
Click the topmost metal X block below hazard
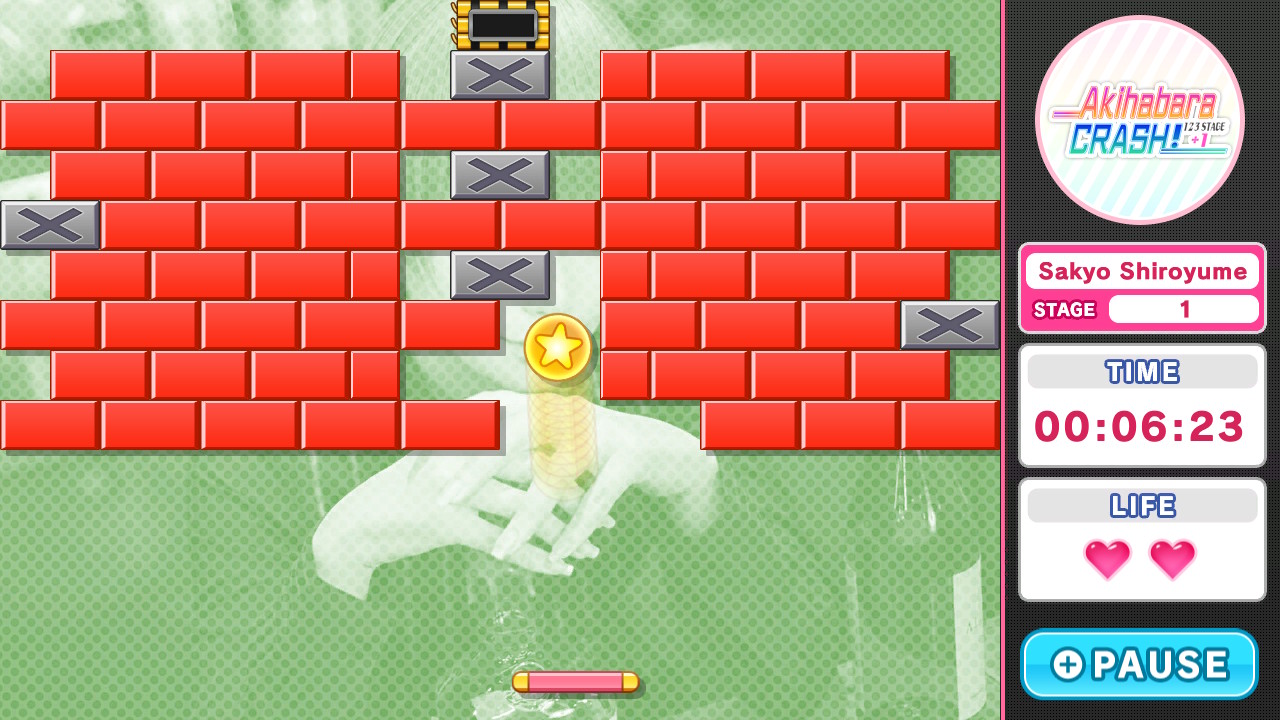point(499,74)
